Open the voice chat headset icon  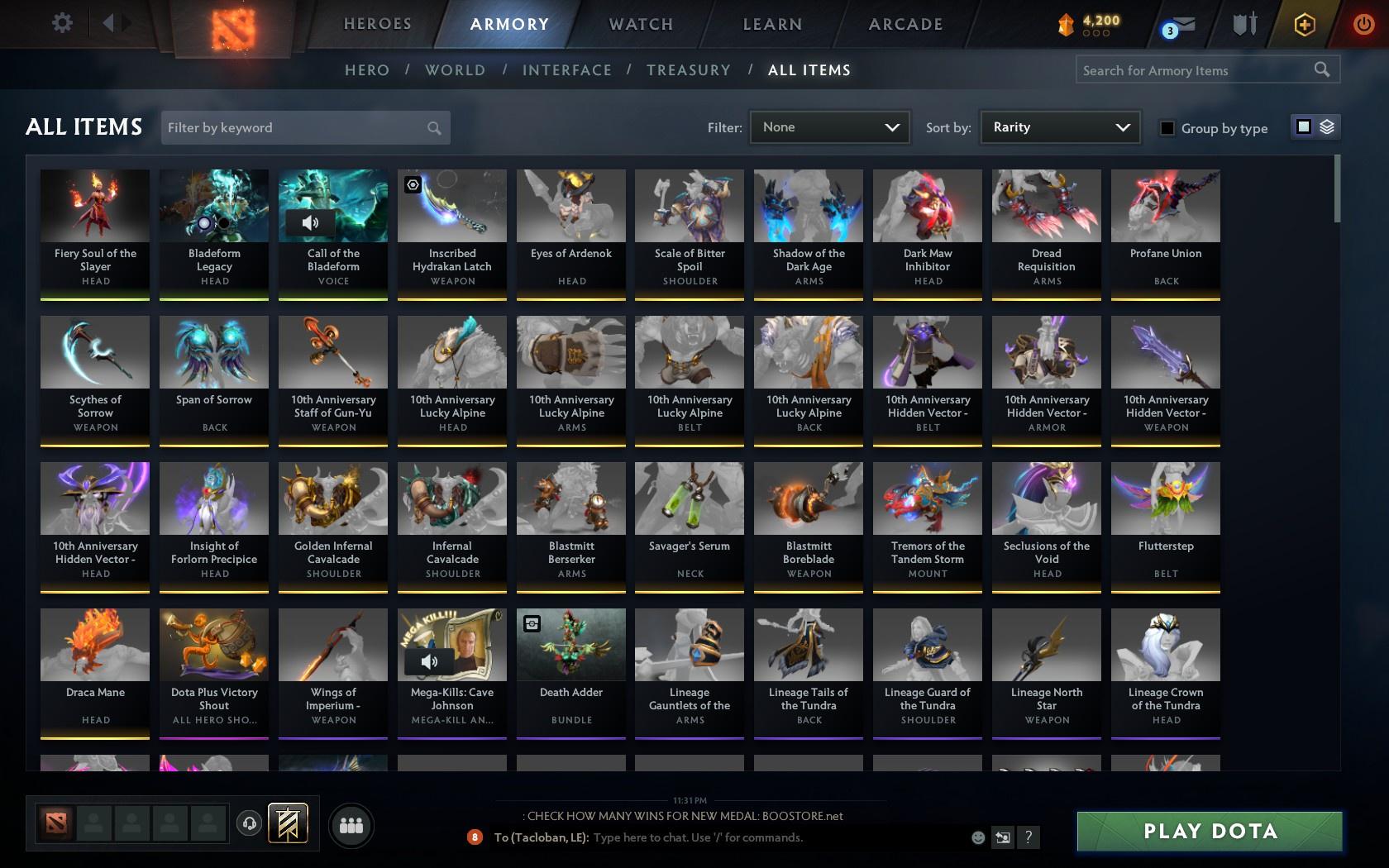(251, 823)
